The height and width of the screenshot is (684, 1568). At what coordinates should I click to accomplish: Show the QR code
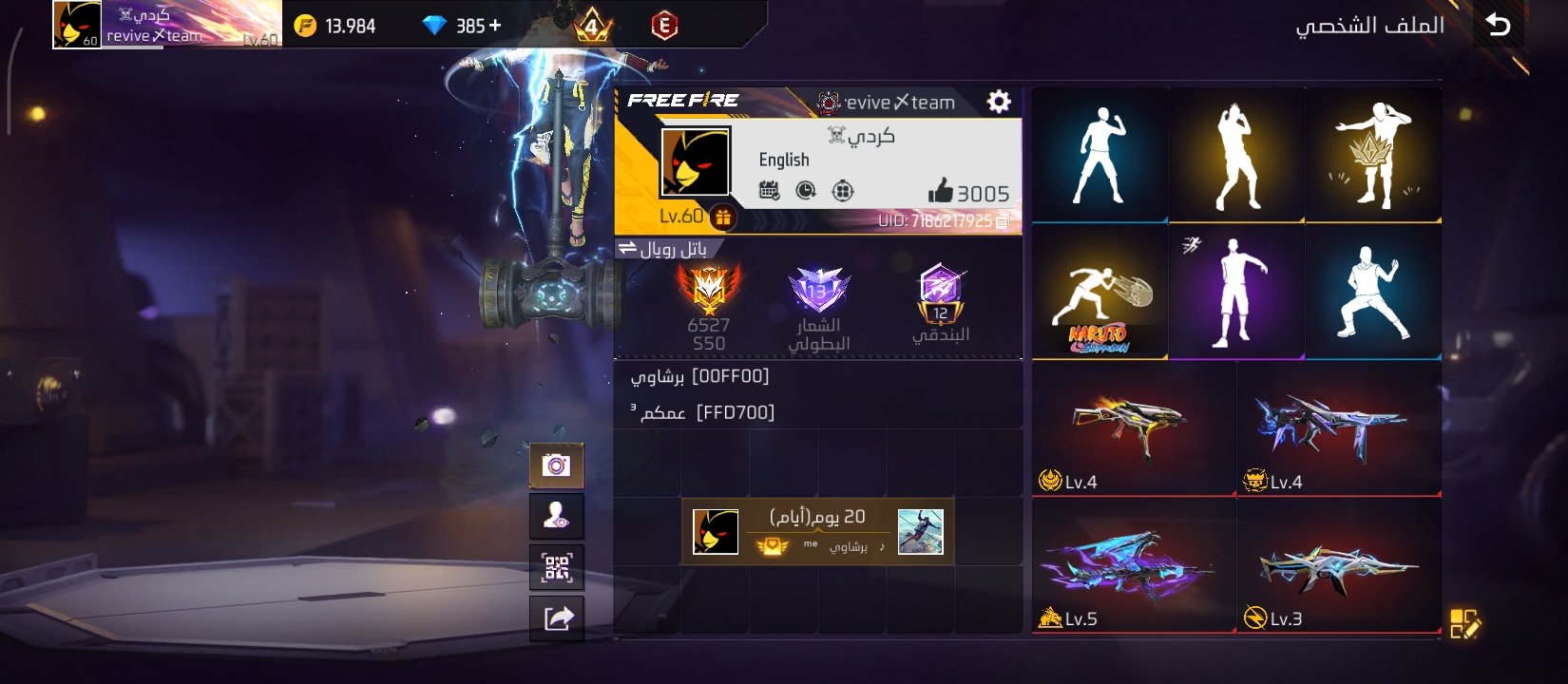coord(556,568)
